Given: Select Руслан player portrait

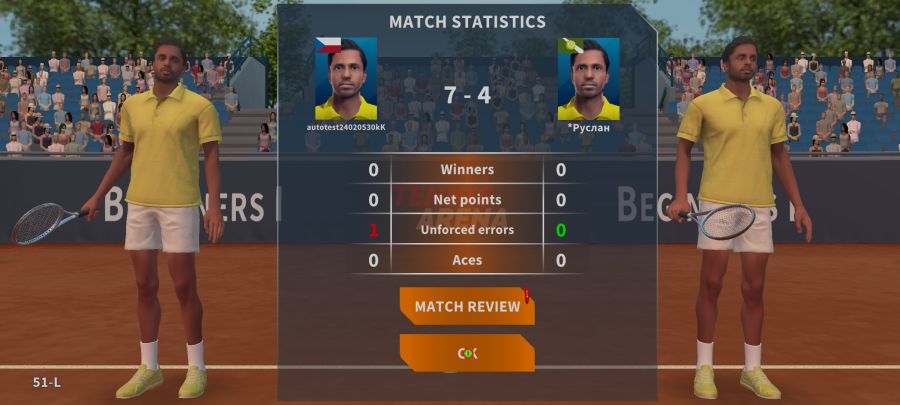Looking at the screenshot, I should point(588,79).
